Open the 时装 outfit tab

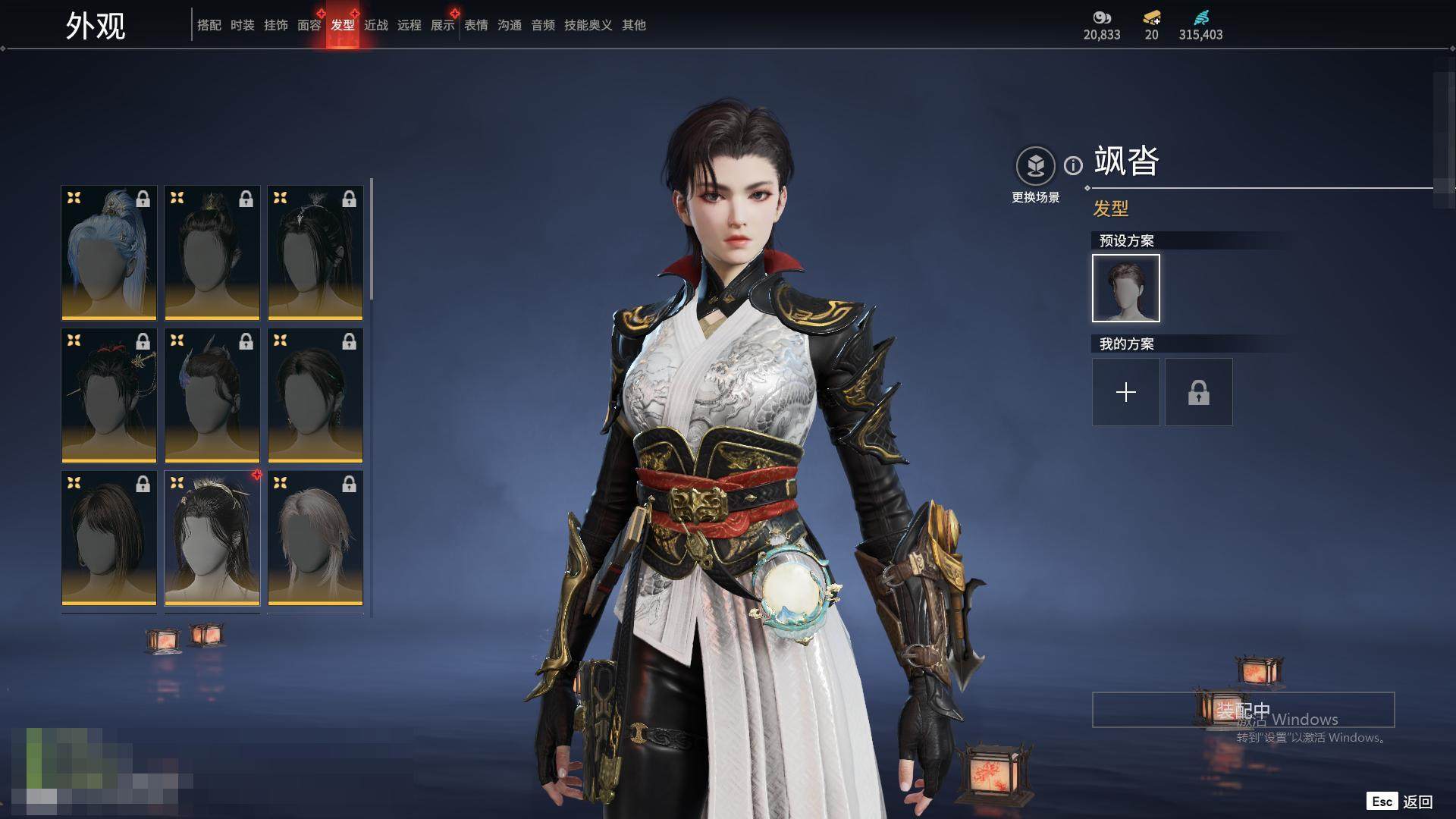(x=242, y=25)
